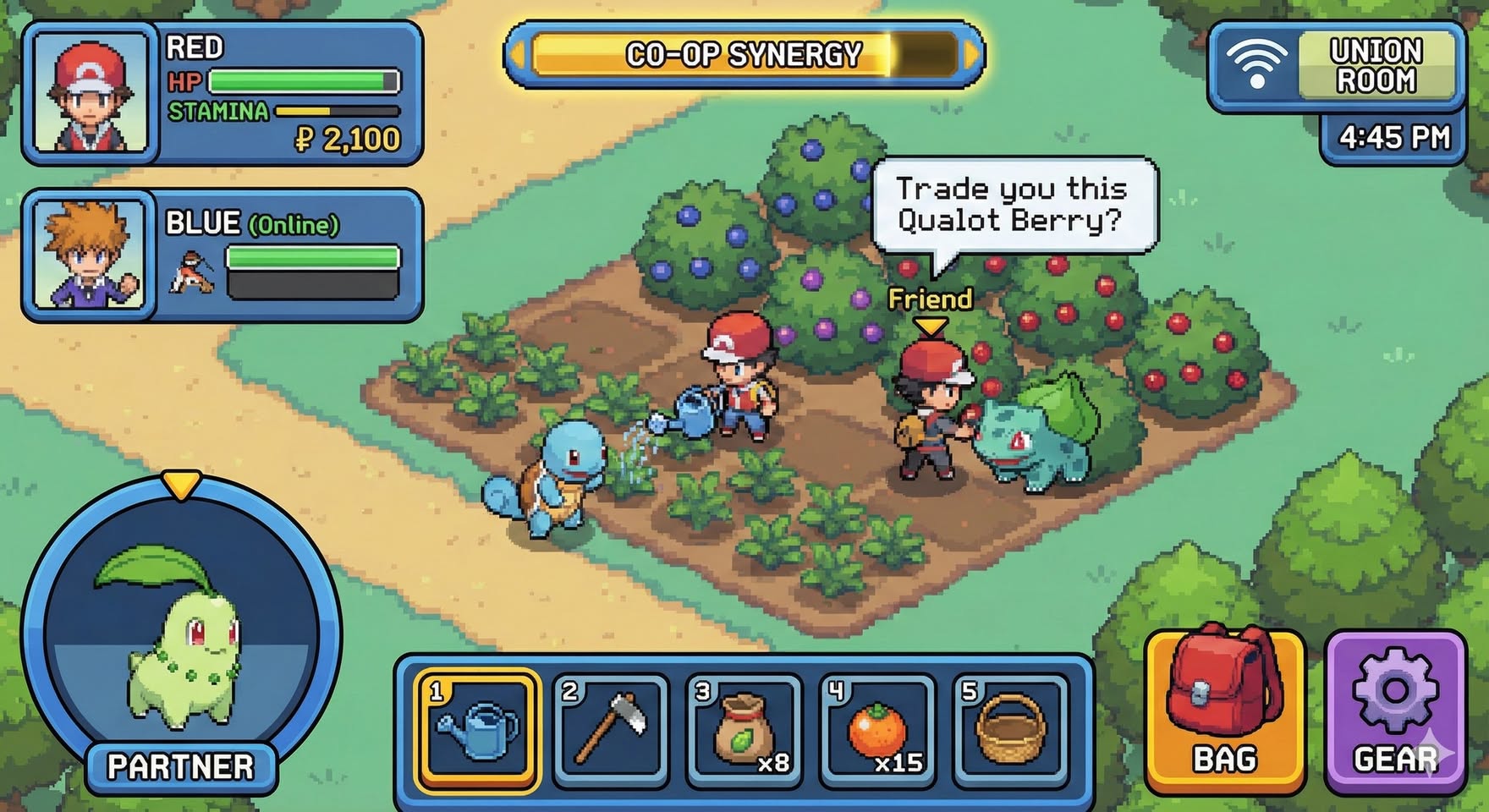1489x812 pixels.
Task: Equip the hoe in slot 2
Action: click(611, 729)
